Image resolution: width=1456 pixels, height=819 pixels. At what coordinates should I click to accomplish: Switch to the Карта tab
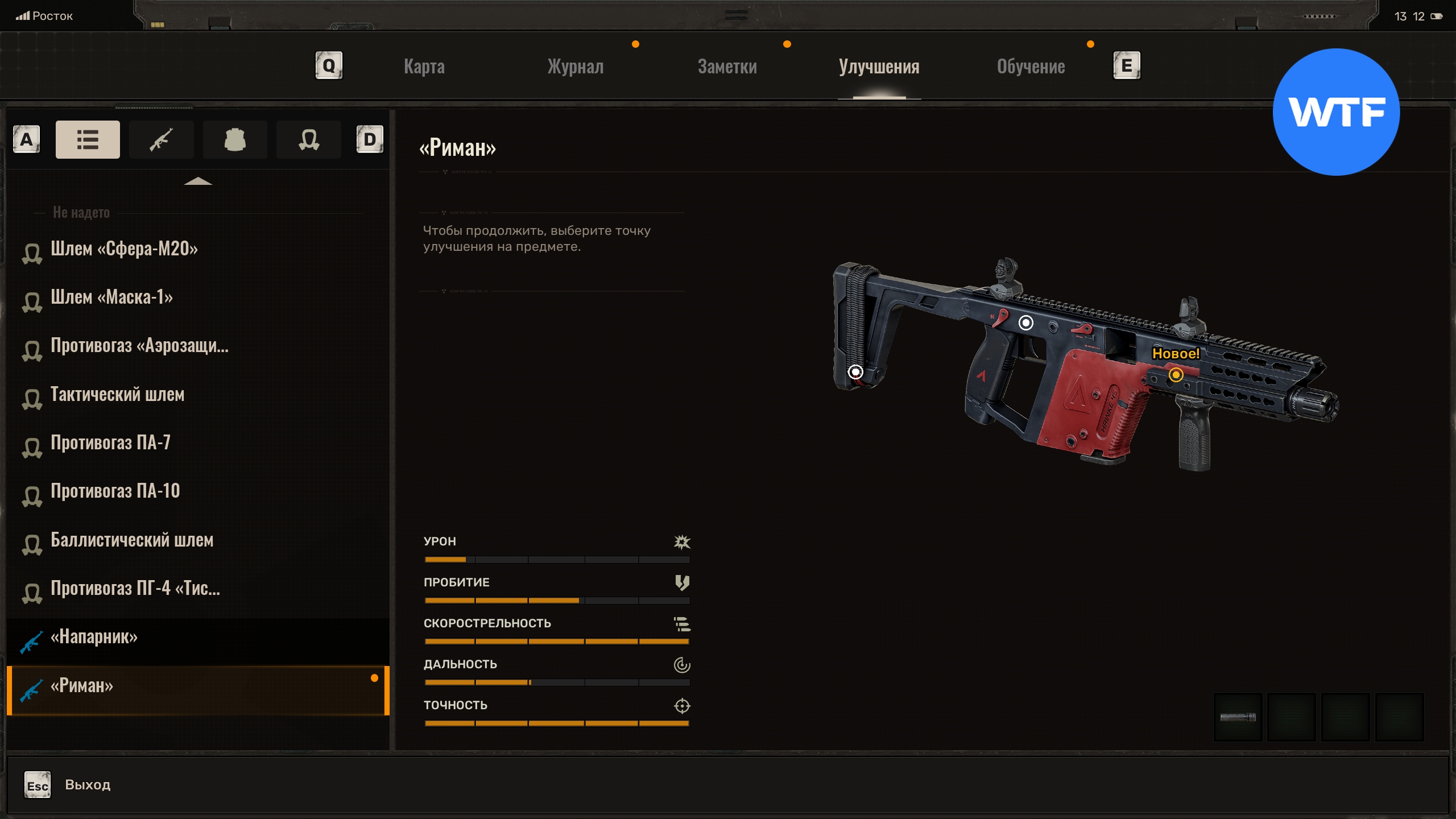pyautogui.click(x=424, y=67)
